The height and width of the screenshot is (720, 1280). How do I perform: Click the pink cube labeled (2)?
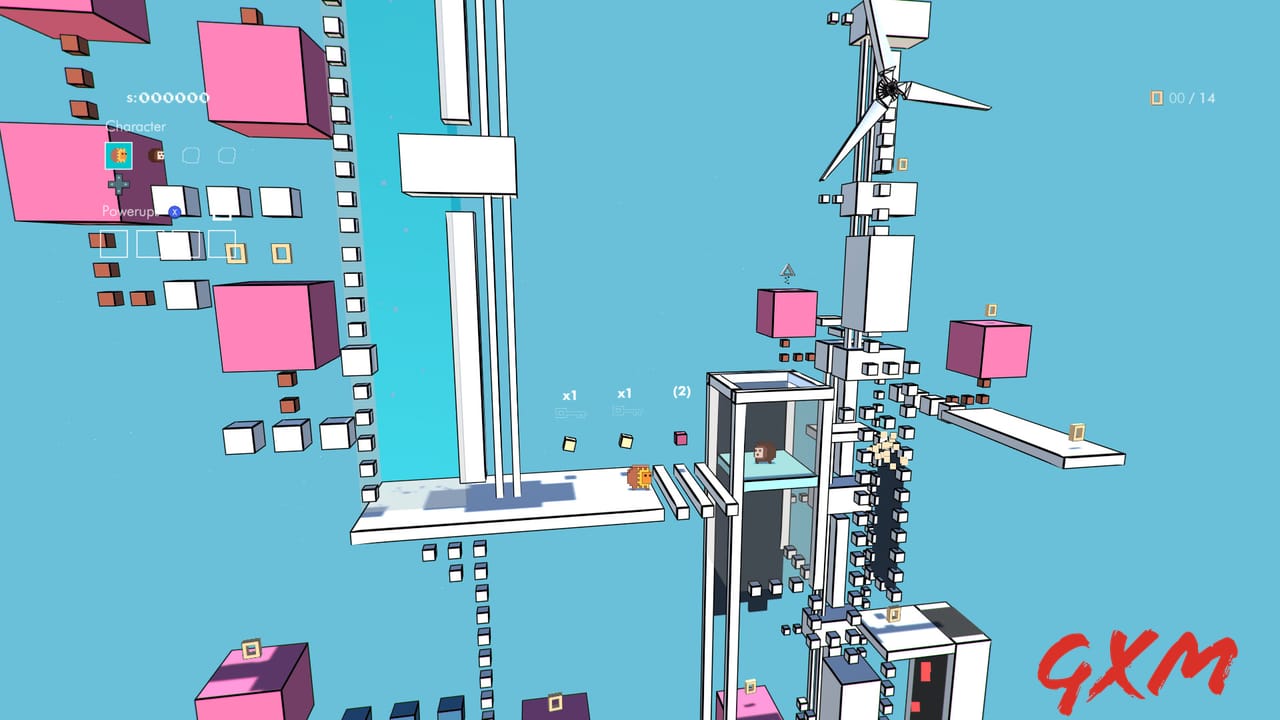[x=681, y=438]
